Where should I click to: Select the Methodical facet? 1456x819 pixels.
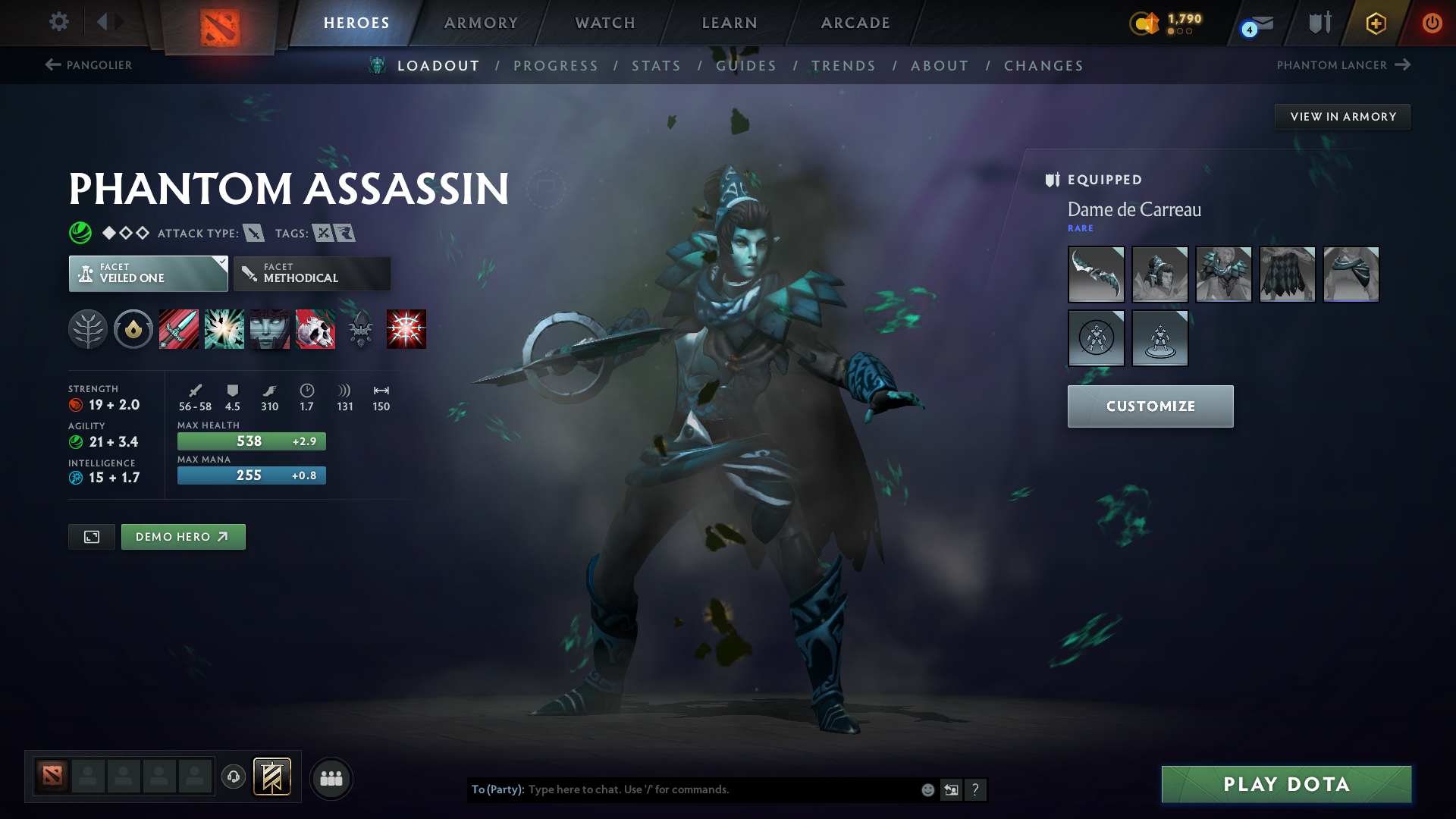pos(312,274)
